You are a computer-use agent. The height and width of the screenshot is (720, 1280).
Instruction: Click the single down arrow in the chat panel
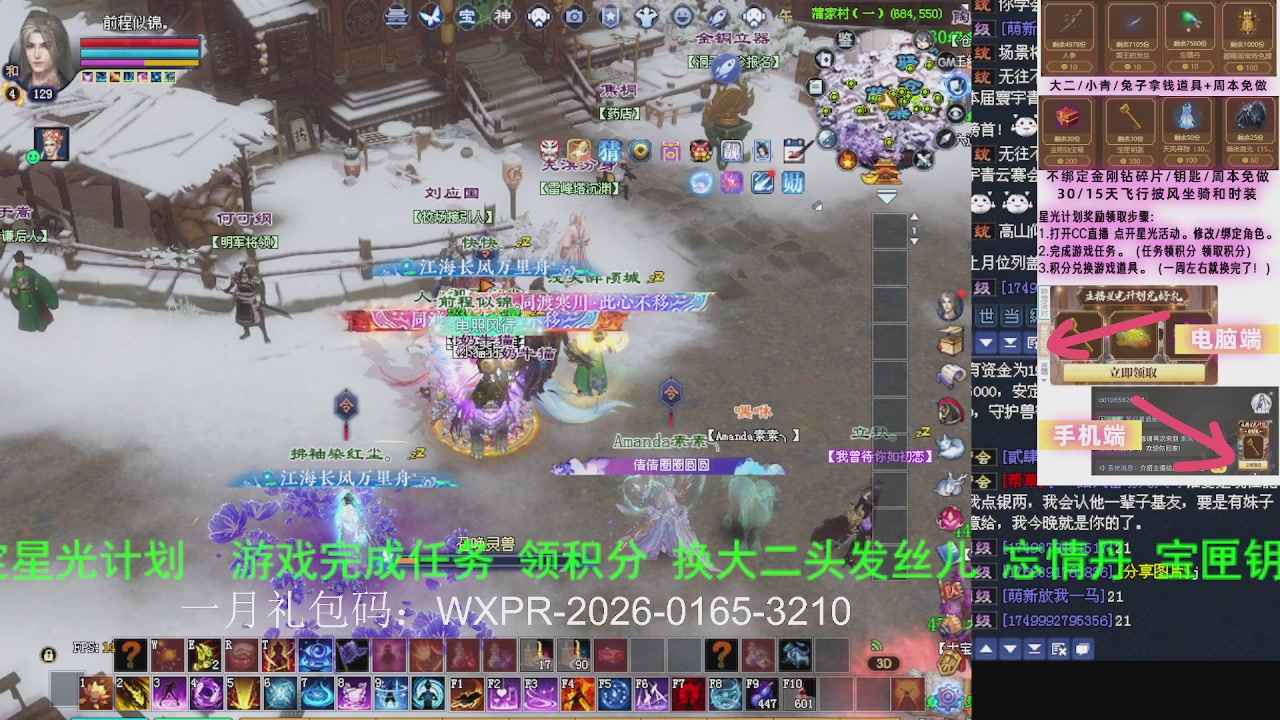pos(986,343)
